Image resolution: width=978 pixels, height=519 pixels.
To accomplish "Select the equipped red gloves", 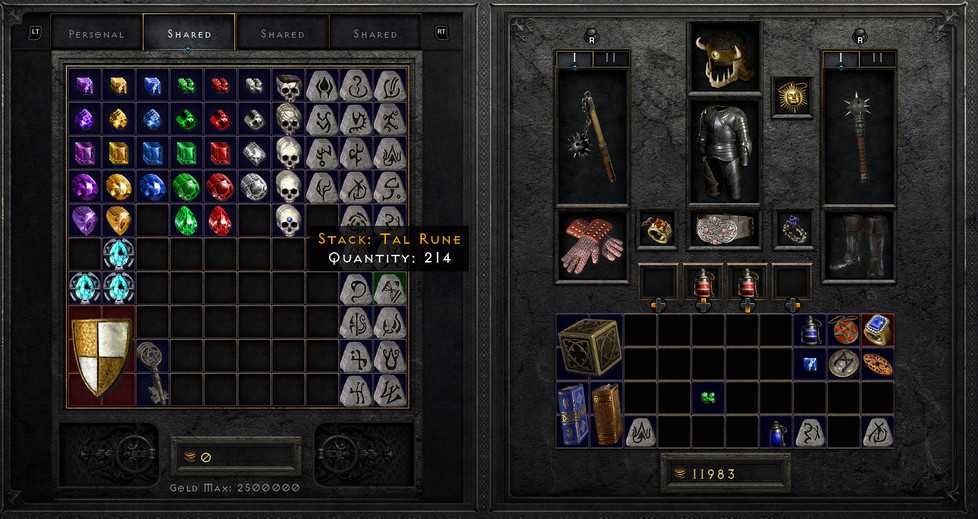I will 591,246.
